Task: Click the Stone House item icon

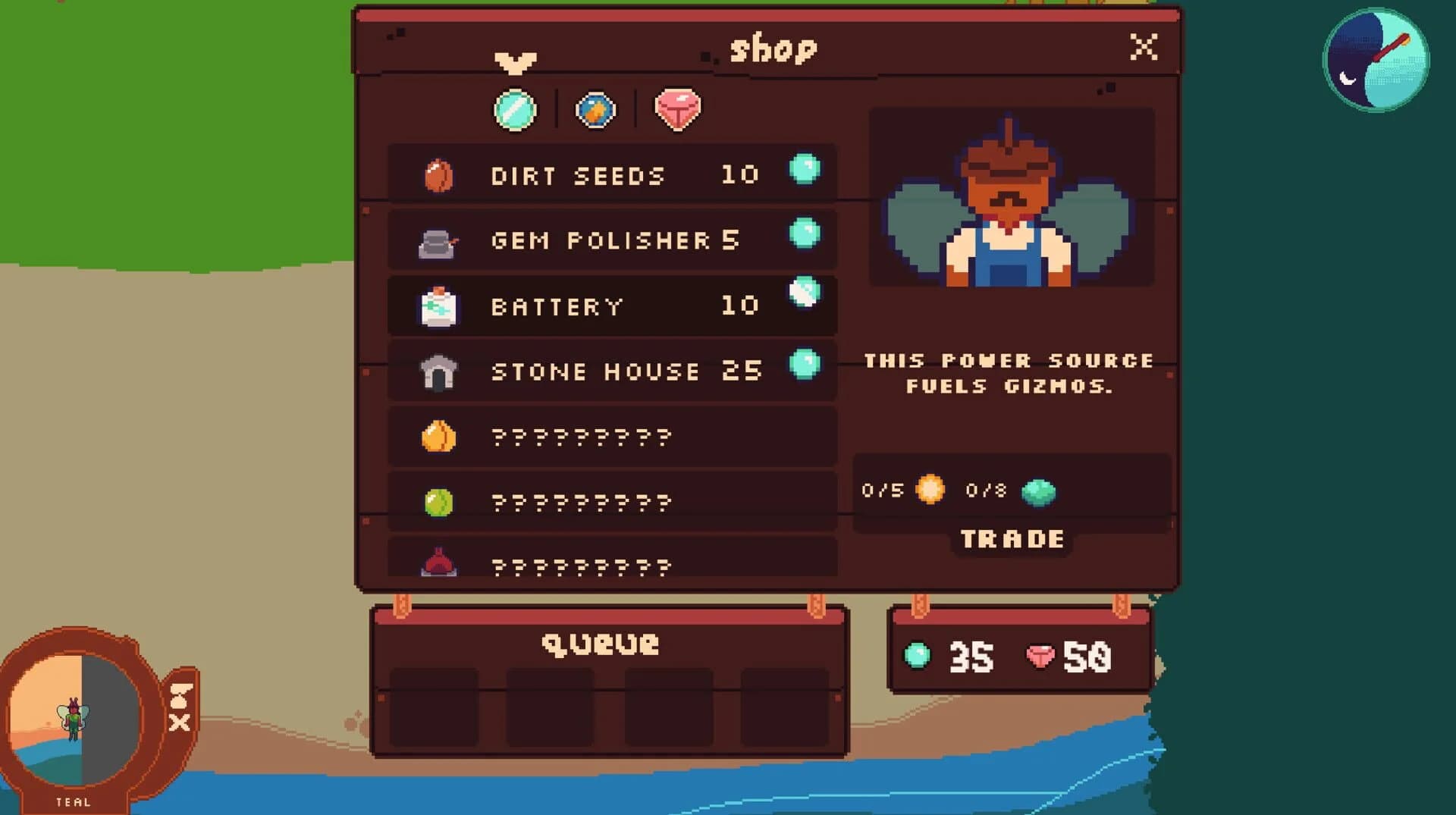Action: 441,371
